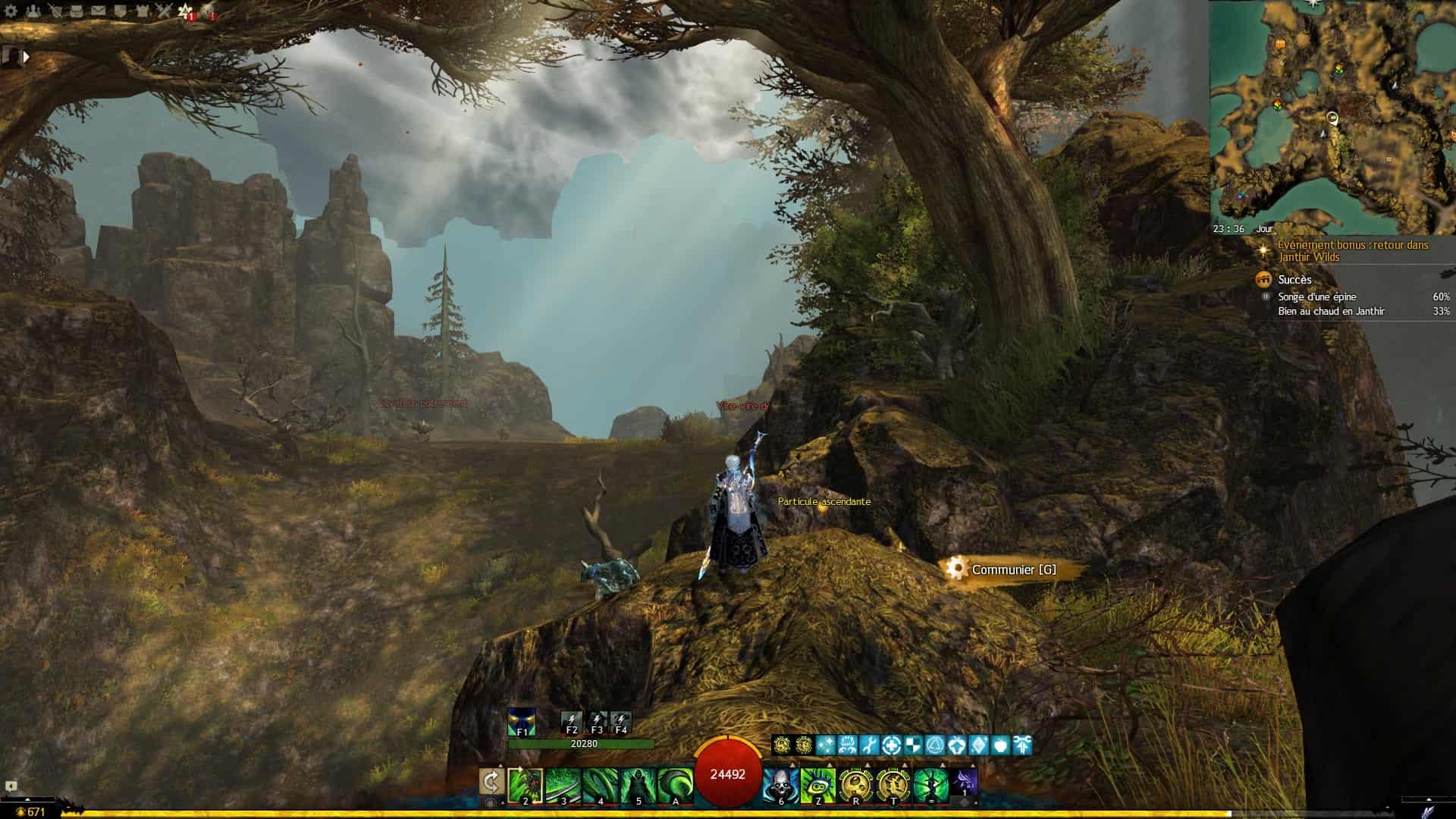1456x819 pixels.
Task: Open the guild shield panel
Action: tap(121, 11)
